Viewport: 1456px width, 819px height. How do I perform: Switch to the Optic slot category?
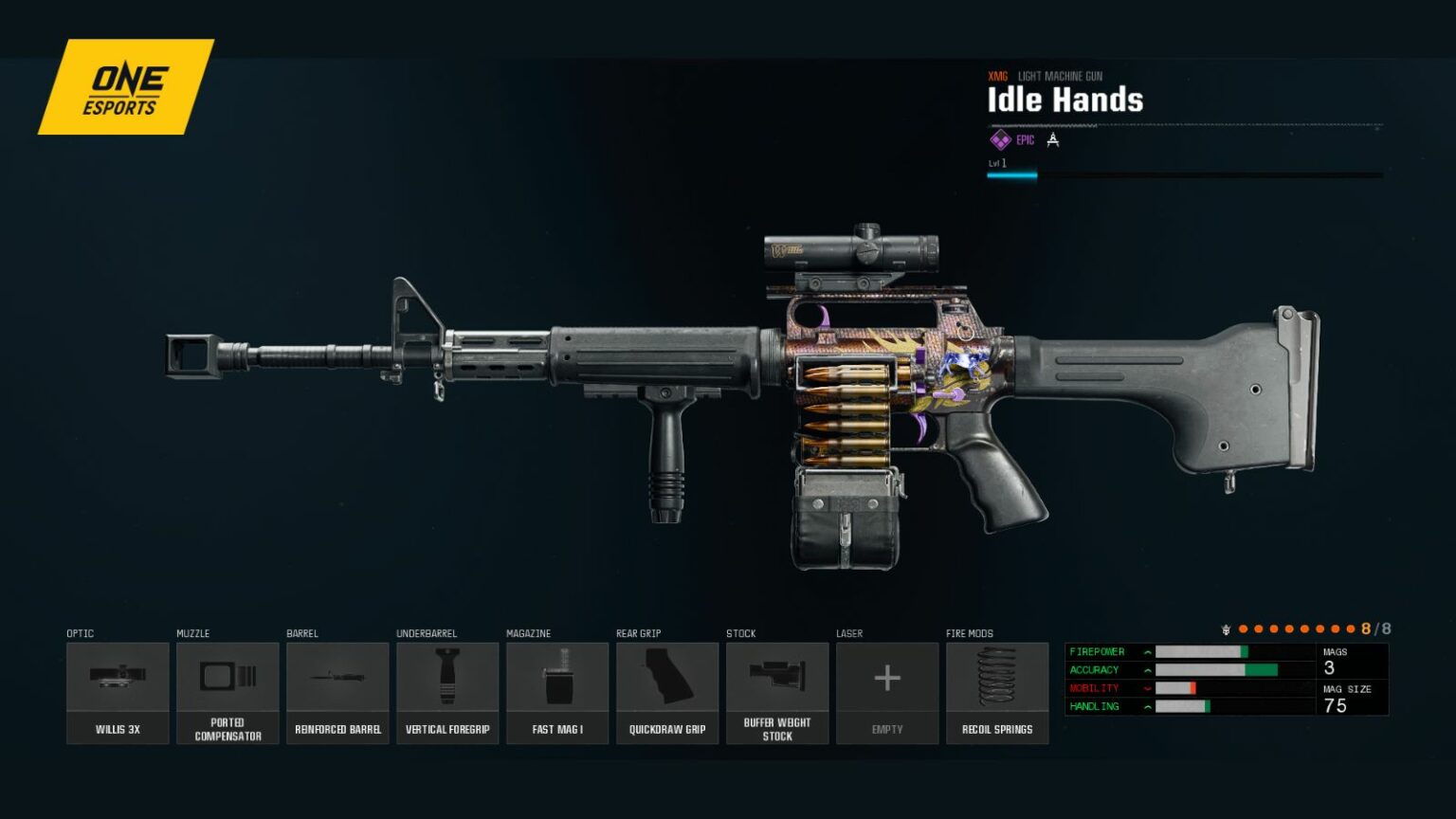(80, 633)
